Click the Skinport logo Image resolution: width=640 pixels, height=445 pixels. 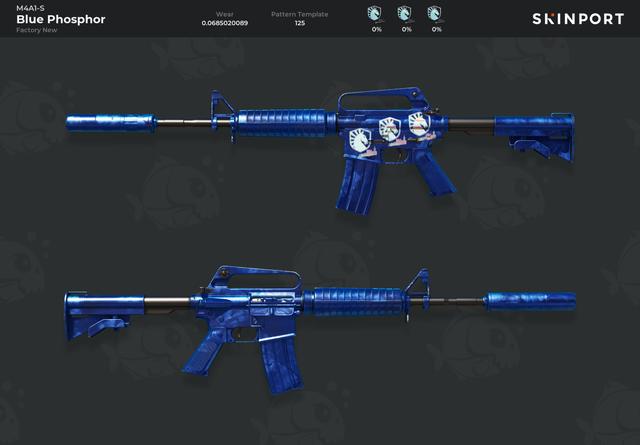point(577,19)
